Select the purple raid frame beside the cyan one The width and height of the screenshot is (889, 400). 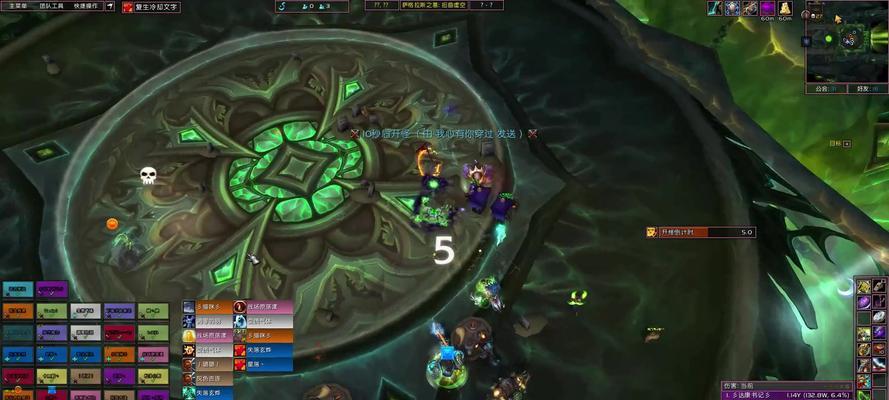pyautogui.click(x=51, y=290)
